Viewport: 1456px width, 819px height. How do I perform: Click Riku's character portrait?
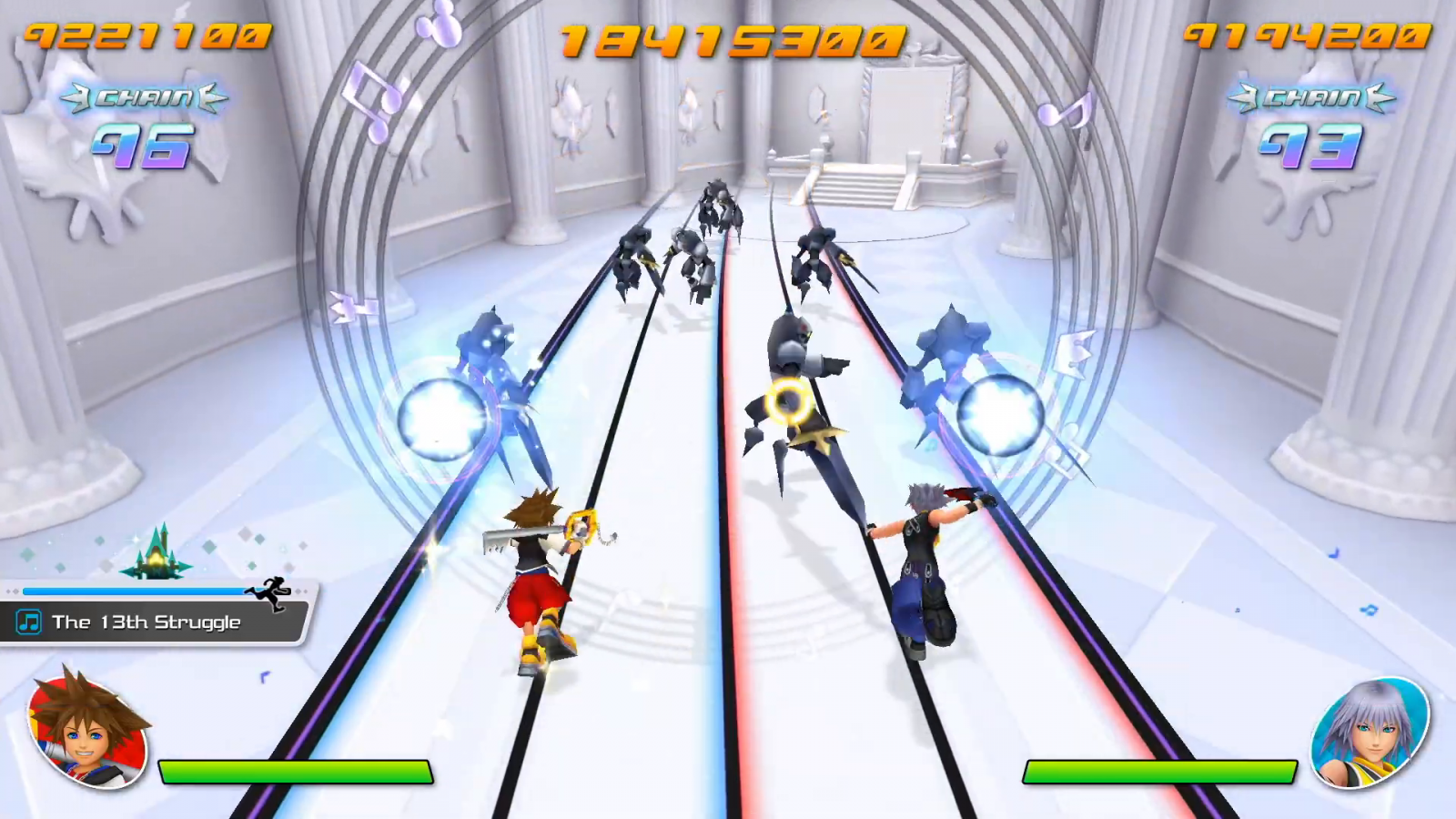[1368, 732]
